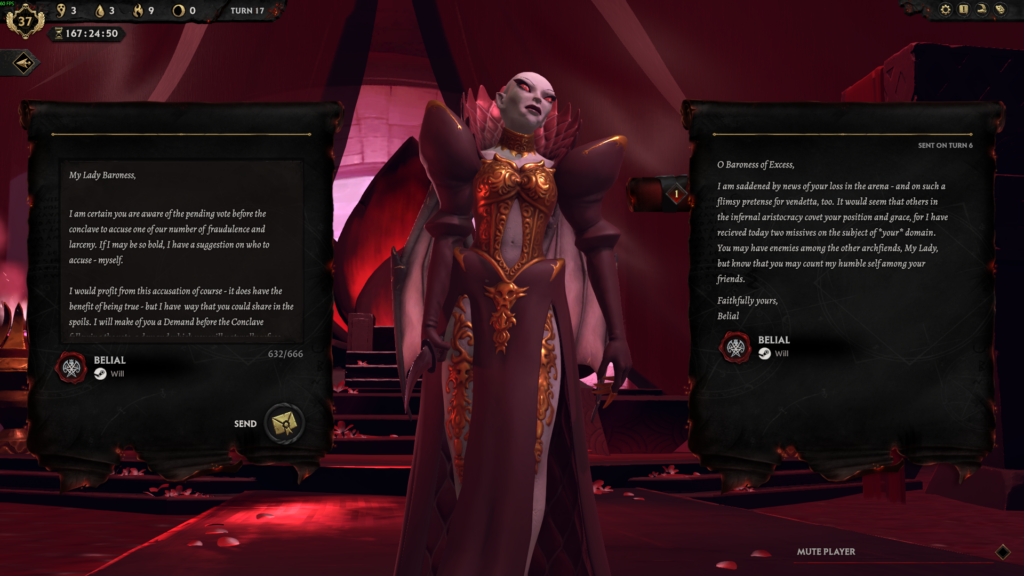Open the exclamation notification icon
The width and height of the screenshot is (1024, 576).
coord(963,10)
